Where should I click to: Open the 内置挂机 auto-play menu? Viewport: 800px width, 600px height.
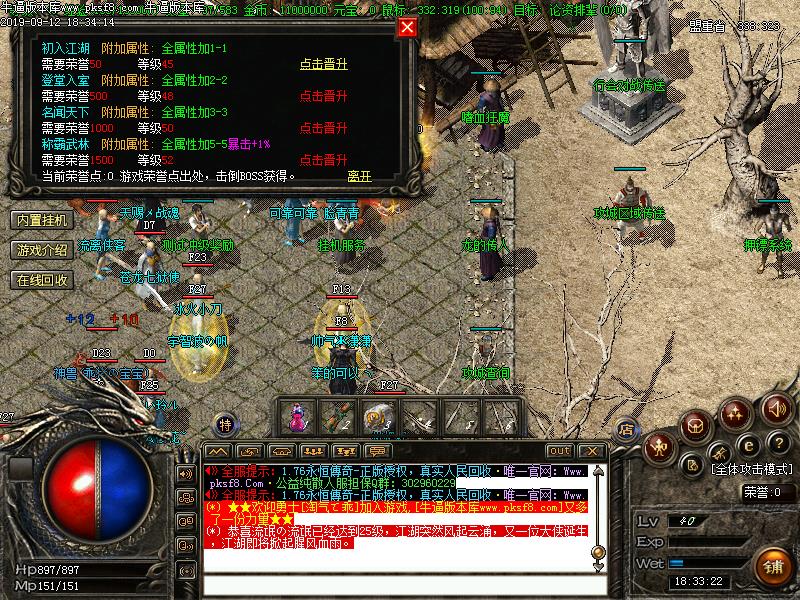coord(41,219)
